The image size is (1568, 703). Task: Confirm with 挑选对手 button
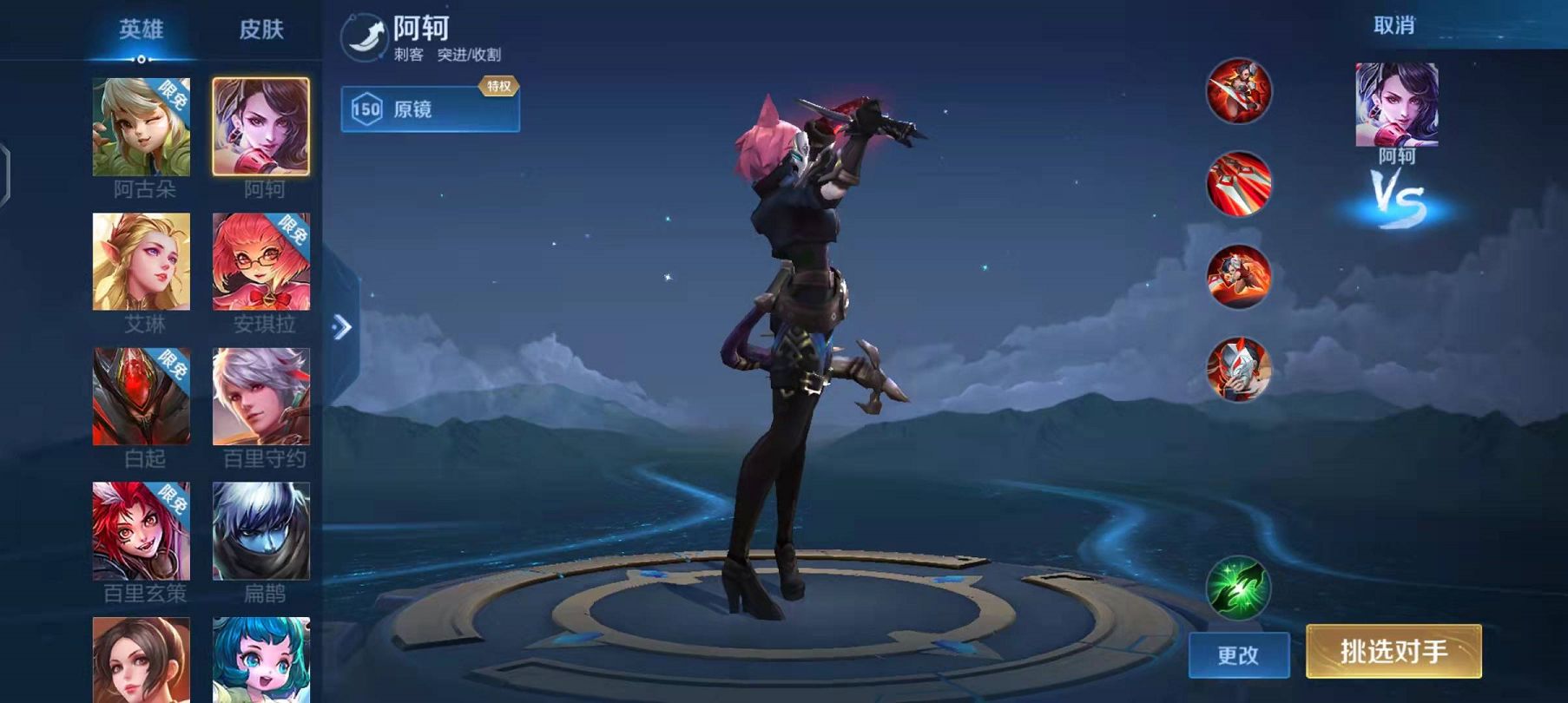(x=1393, y=651)
